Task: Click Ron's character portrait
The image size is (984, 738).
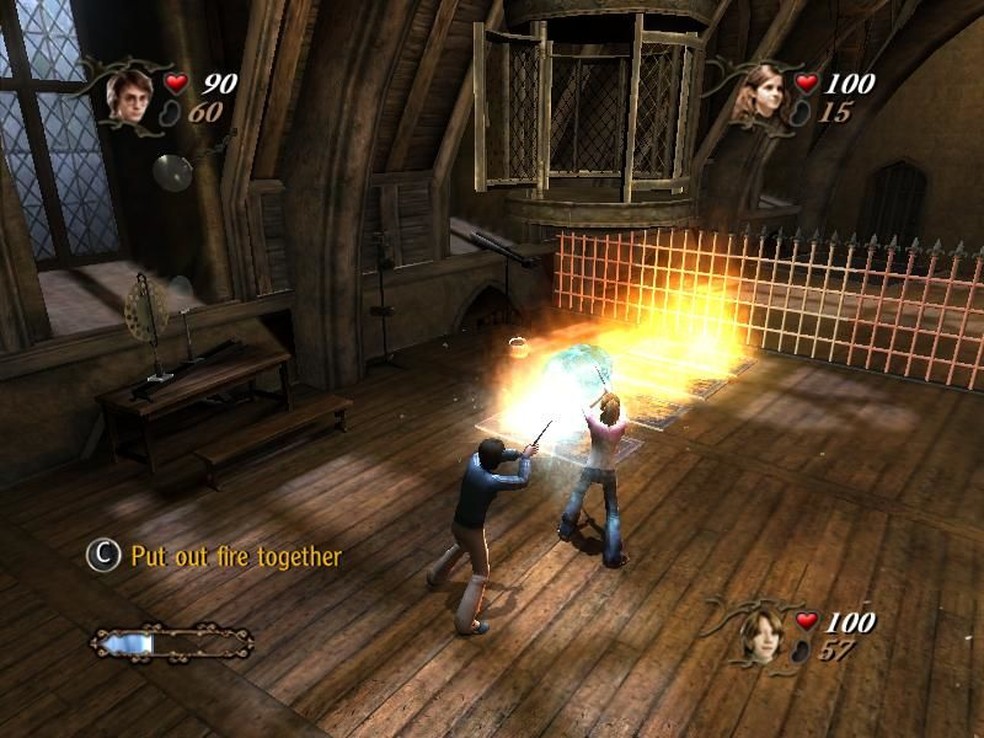Action: (761, 635)
